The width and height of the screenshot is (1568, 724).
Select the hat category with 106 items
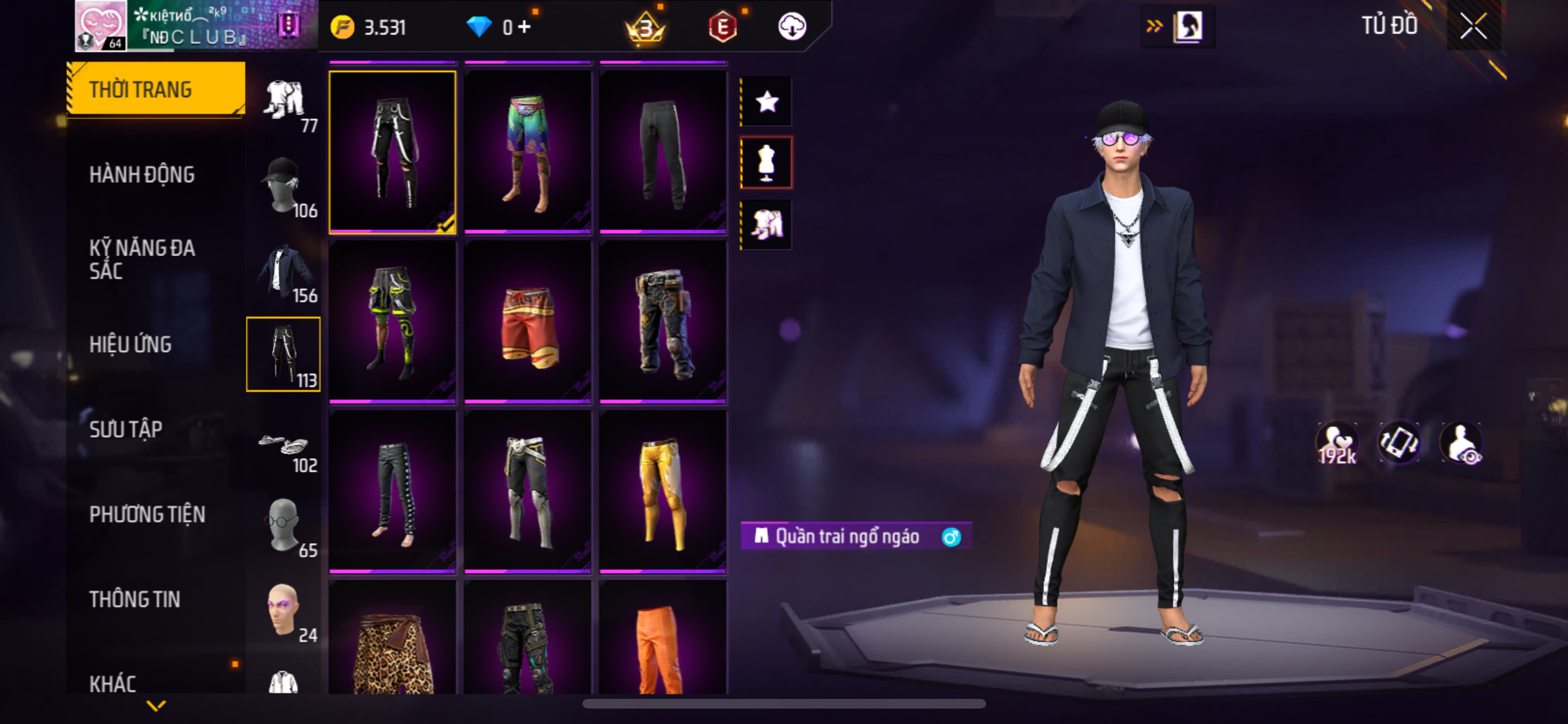284,185
